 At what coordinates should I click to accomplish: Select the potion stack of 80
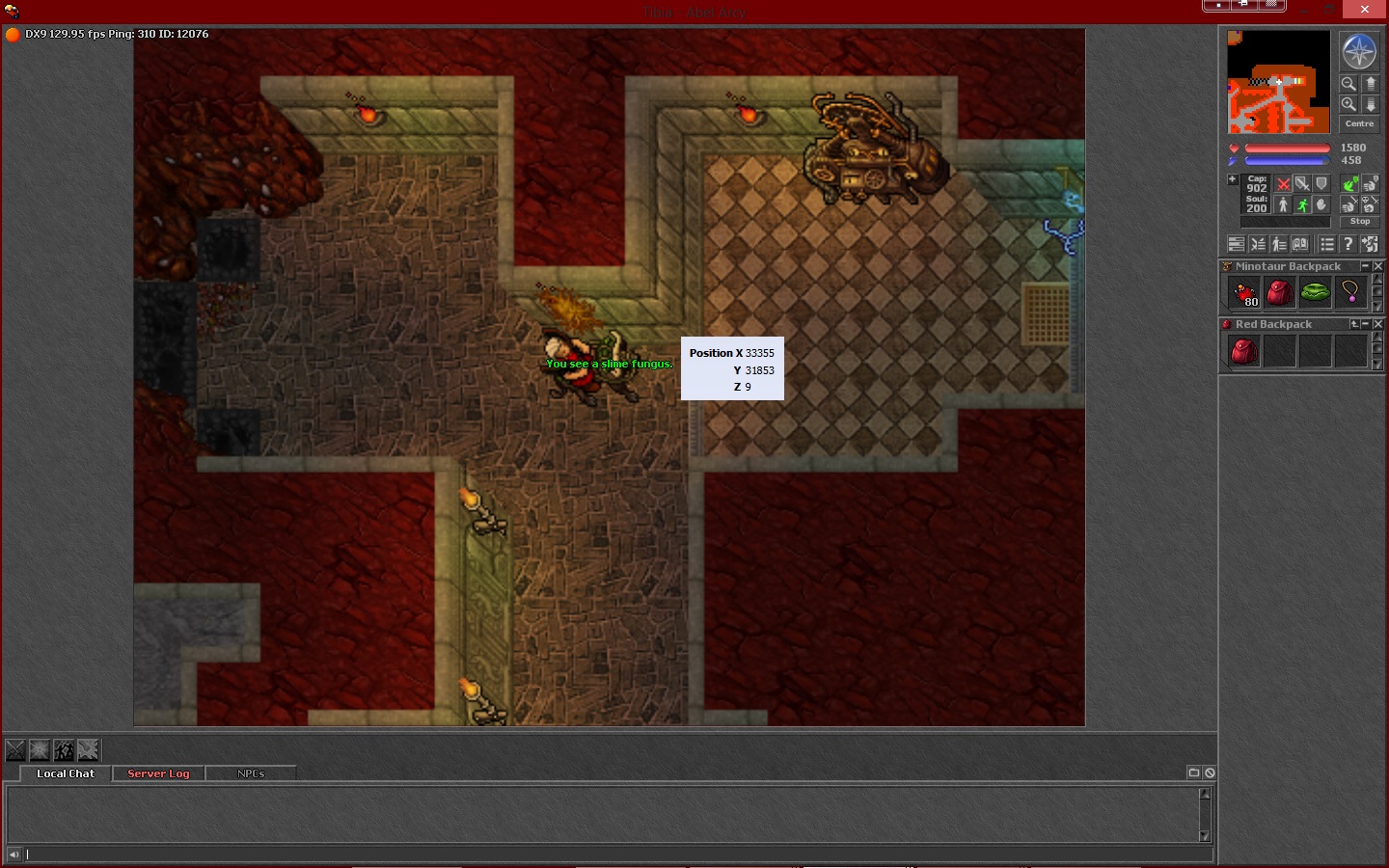[x=1244, y=292]
